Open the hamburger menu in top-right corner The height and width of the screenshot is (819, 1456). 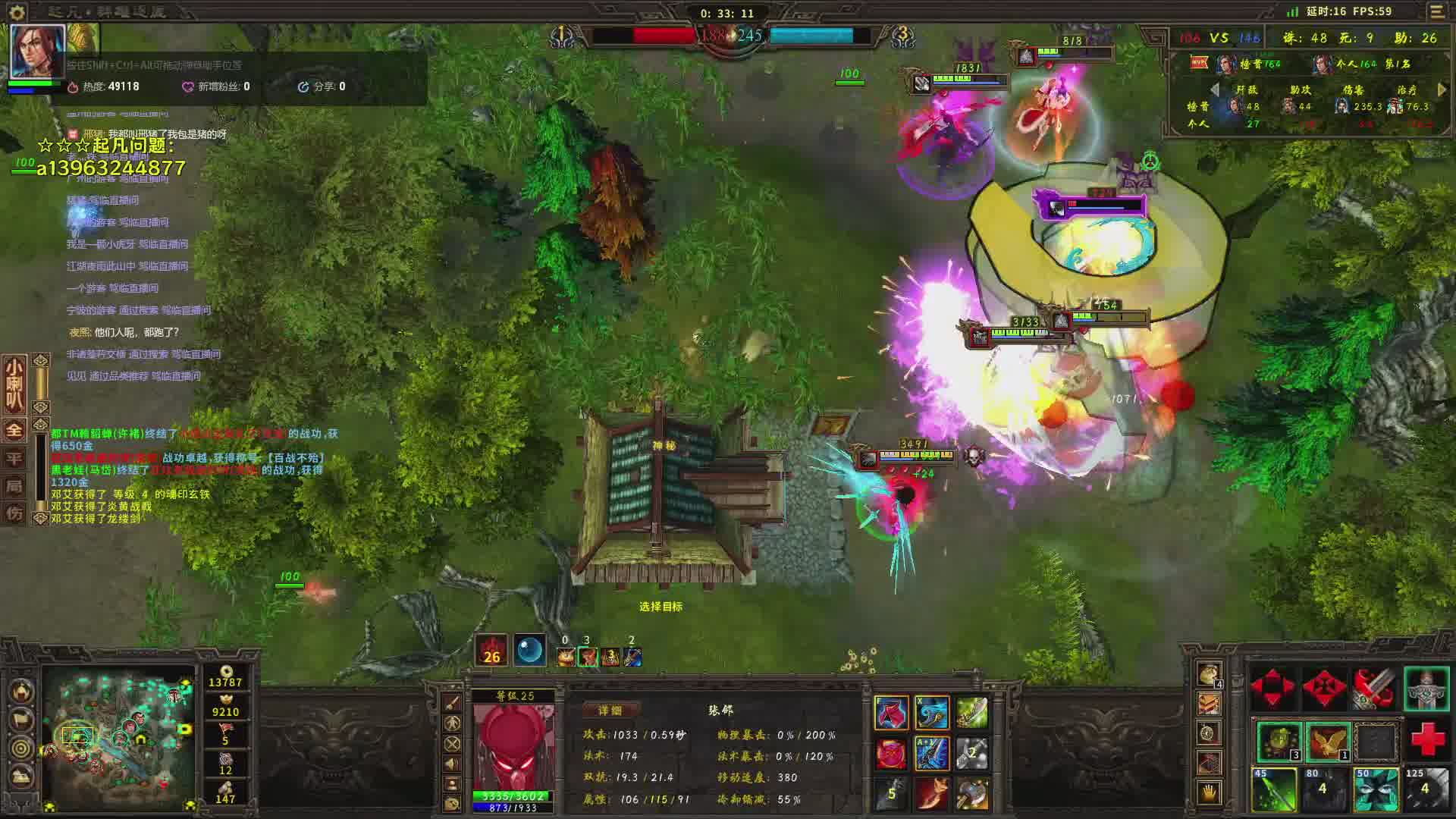pos(1436,11)
